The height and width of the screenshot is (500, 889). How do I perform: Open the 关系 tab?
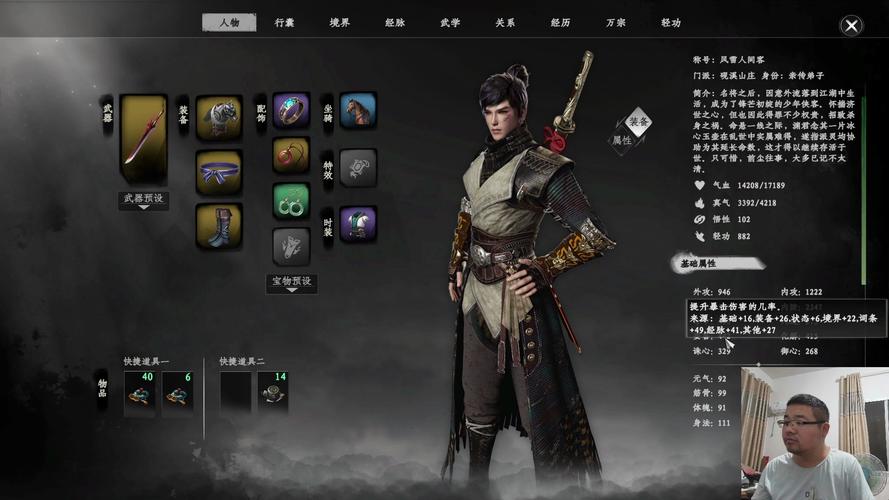coord(505,22)
